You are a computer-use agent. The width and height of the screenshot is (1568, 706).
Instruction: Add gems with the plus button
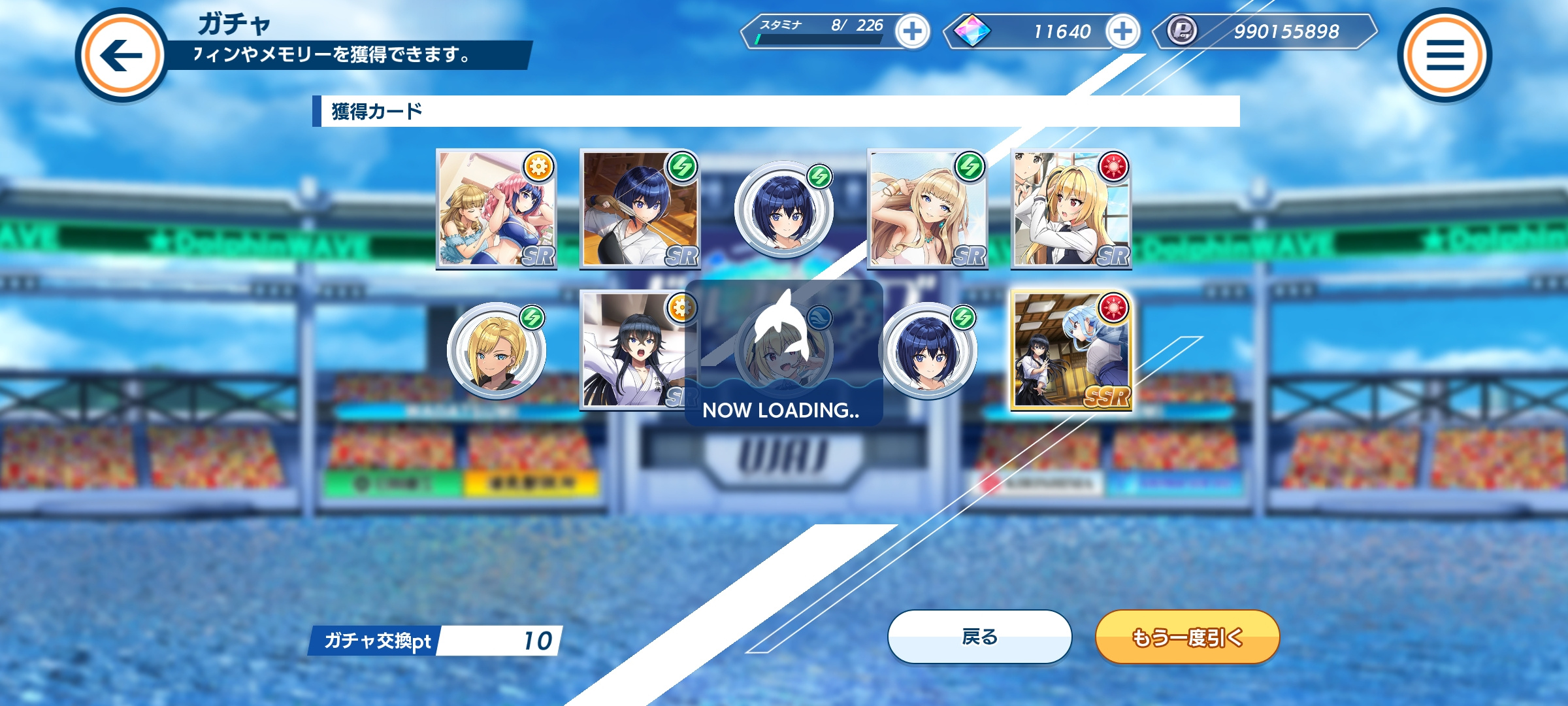point(1122,31)
